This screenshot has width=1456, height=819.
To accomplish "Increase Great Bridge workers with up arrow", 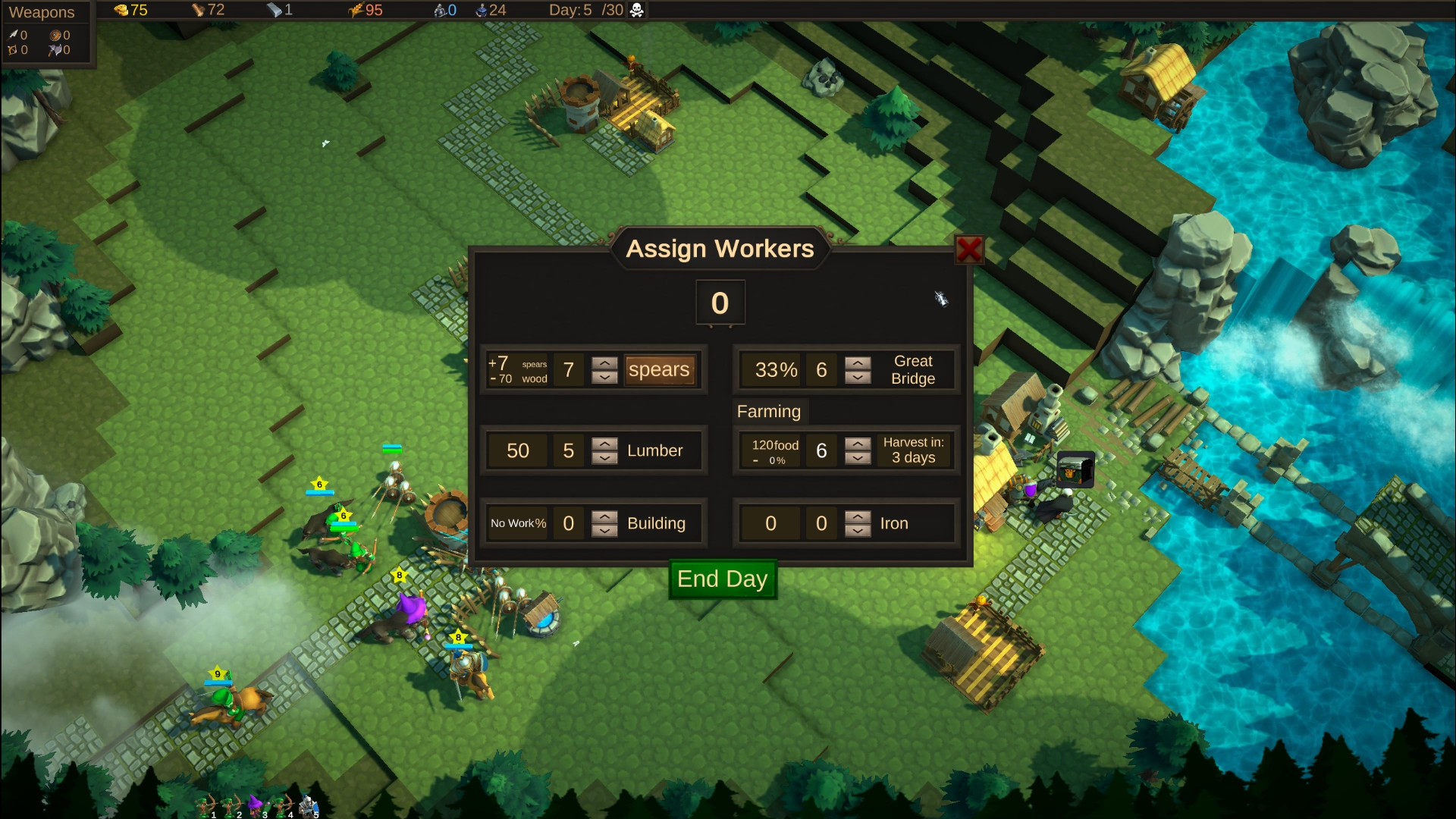I will [858, 363].
